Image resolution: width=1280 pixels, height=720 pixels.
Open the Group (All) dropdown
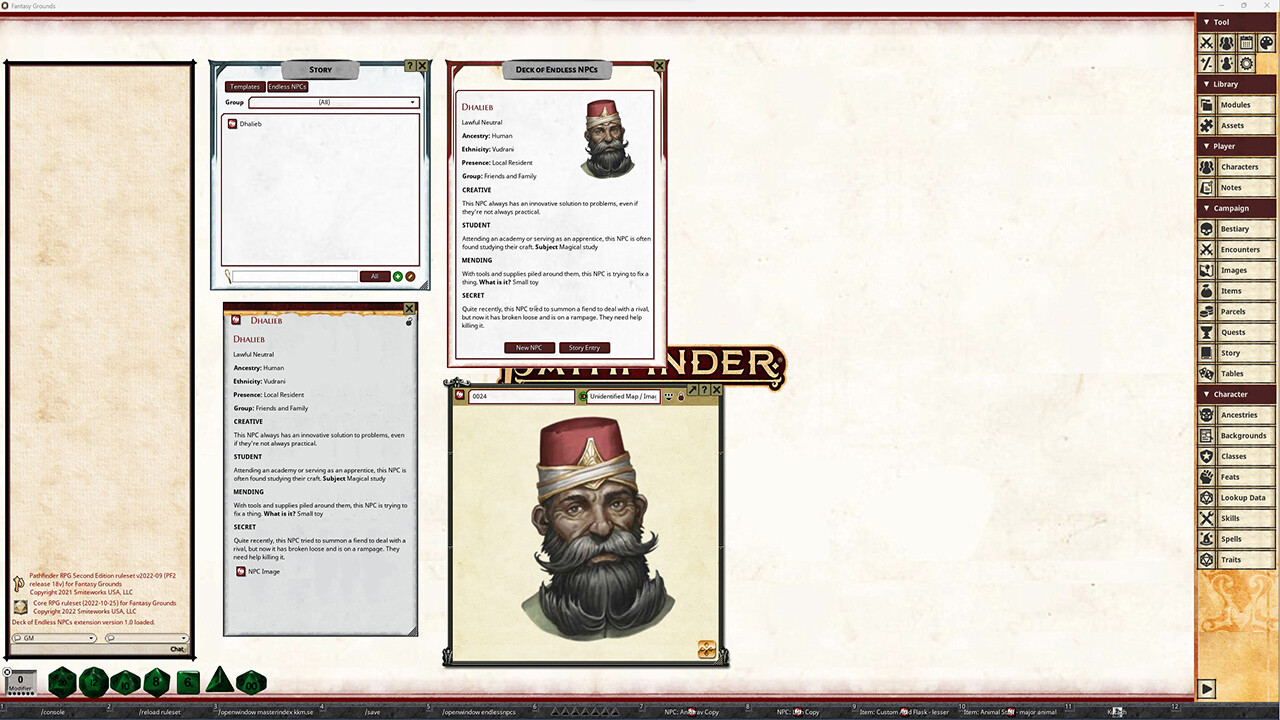pyautogui.click(x=411, y=102)
